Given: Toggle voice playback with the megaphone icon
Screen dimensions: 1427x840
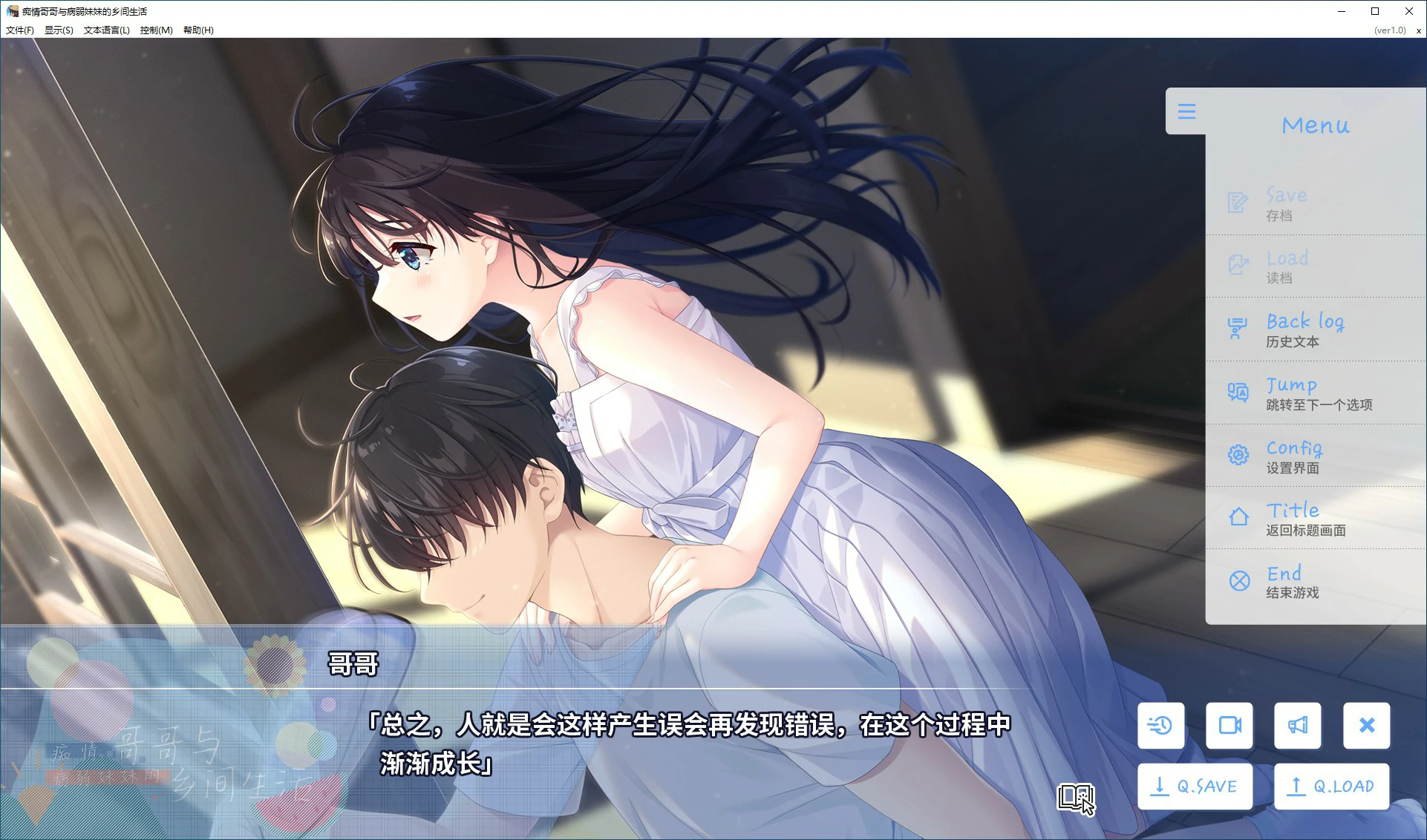Looking at the screenshot, I should [x=1297, y=725].
